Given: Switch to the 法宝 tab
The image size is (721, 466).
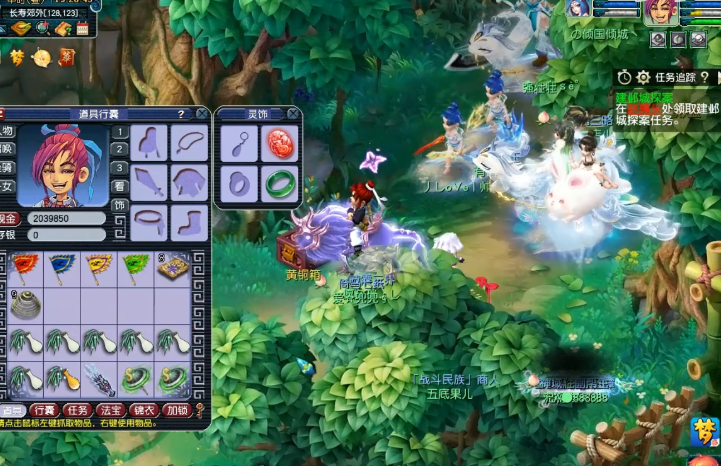Looking at the screenshot, I should coord(111,410).
